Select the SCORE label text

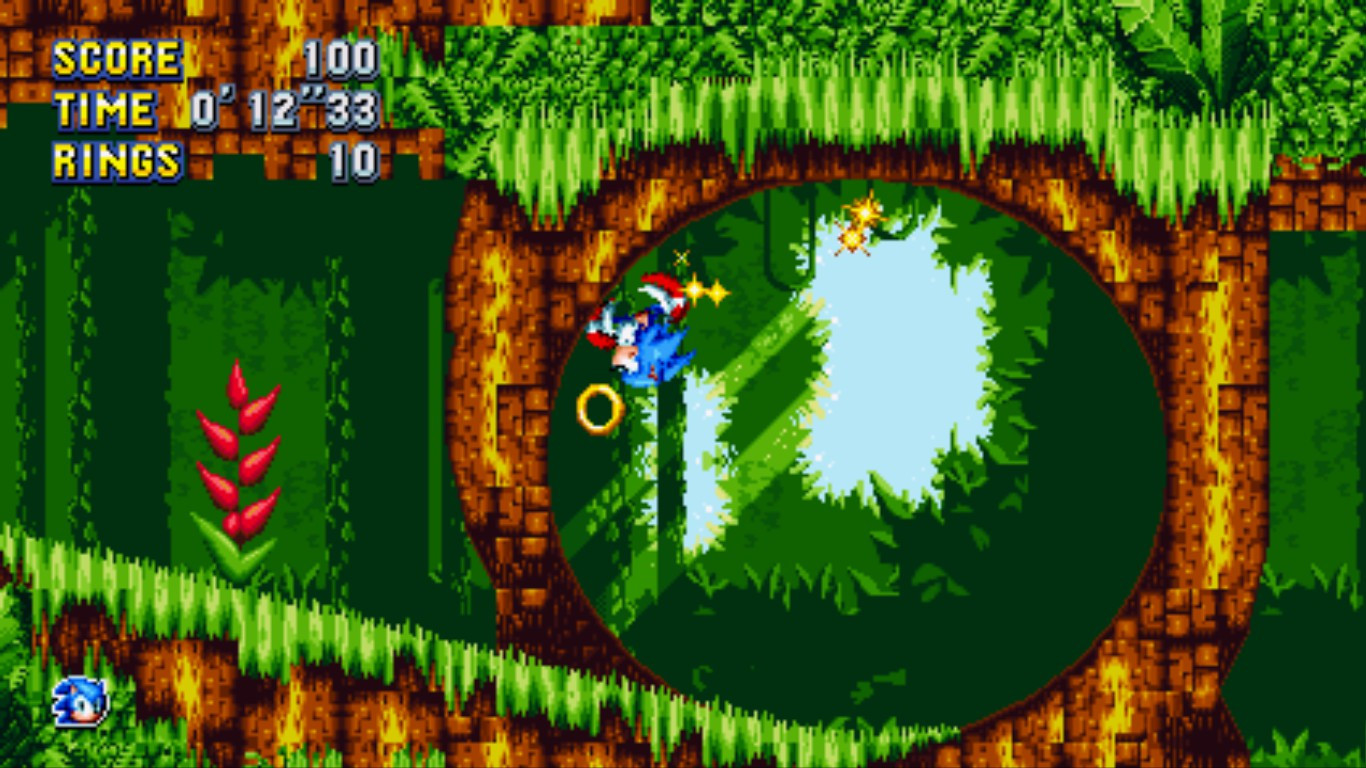(115, 58)
